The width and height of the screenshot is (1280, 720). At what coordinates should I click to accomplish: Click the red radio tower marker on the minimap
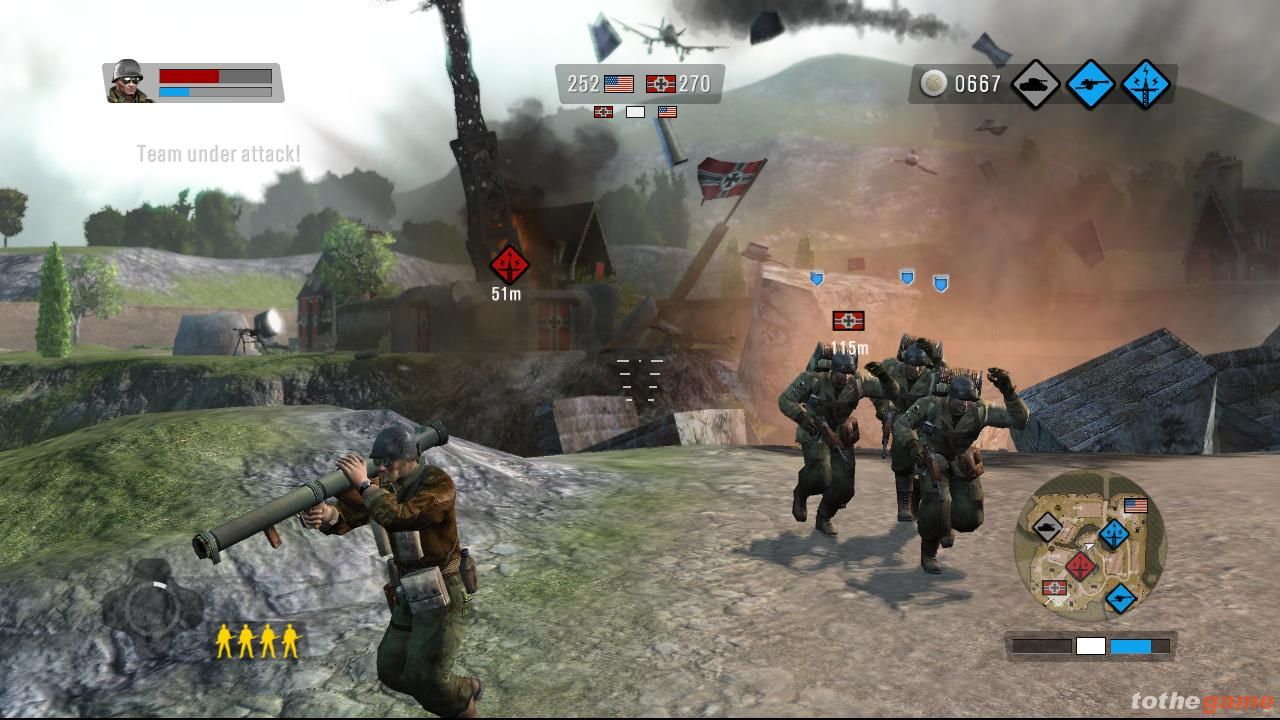(1079, 567)
